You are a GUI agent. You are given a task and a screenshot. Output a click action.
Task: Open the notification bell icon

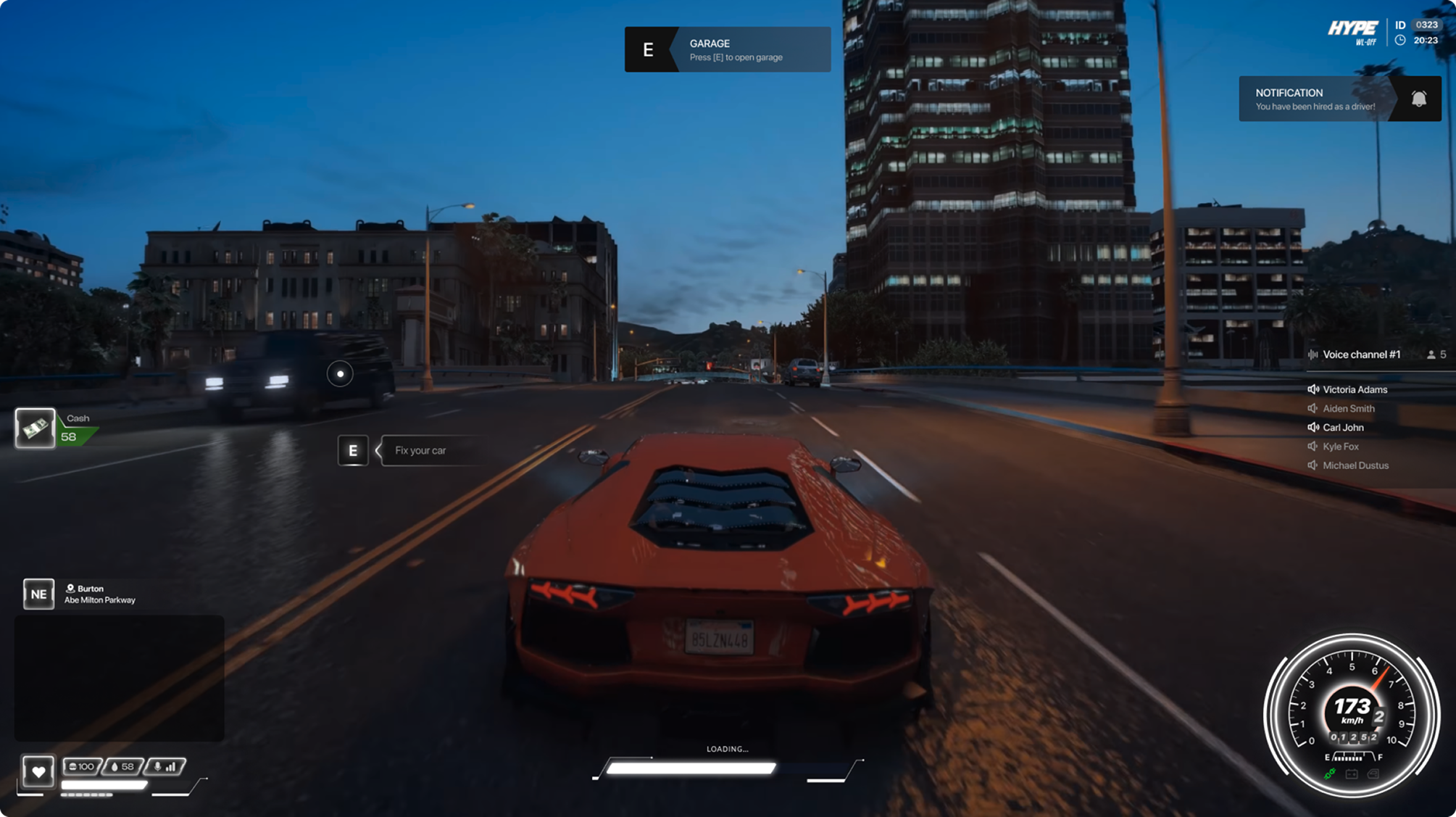coord(1418,97)
